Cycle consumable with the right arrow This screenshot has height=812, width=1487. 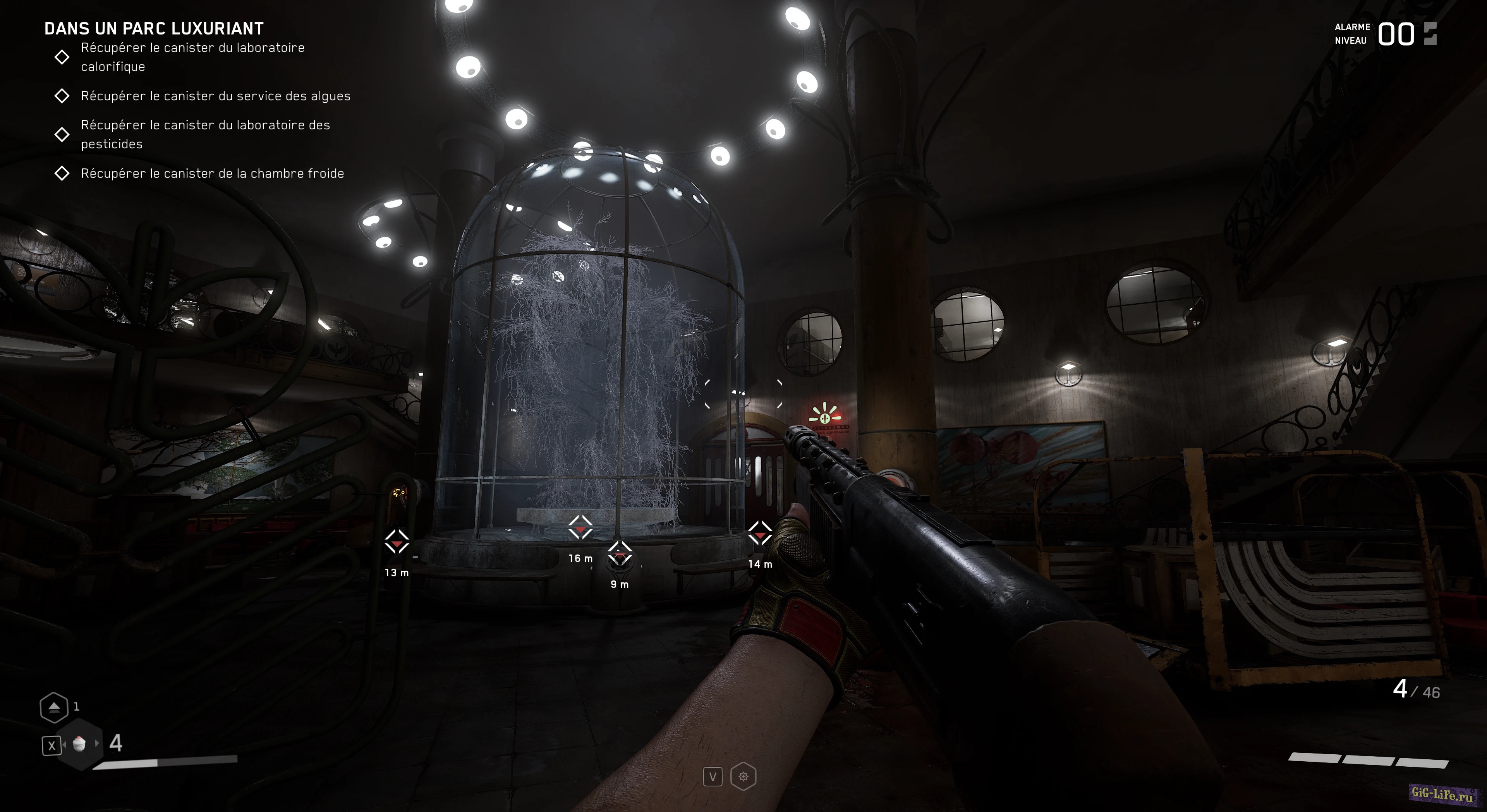coord(97,743)
